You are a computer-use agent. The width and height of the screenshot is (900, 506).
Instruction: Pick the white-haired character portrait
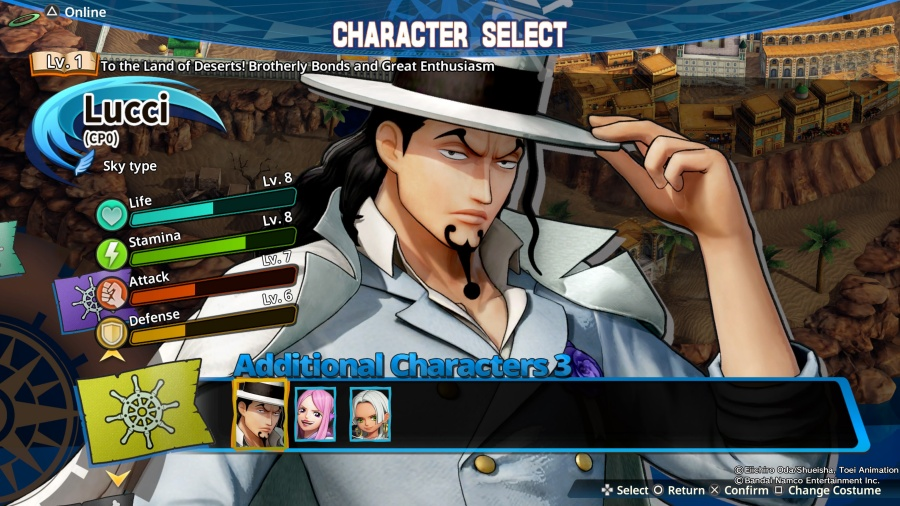click(x=369, y=414)
